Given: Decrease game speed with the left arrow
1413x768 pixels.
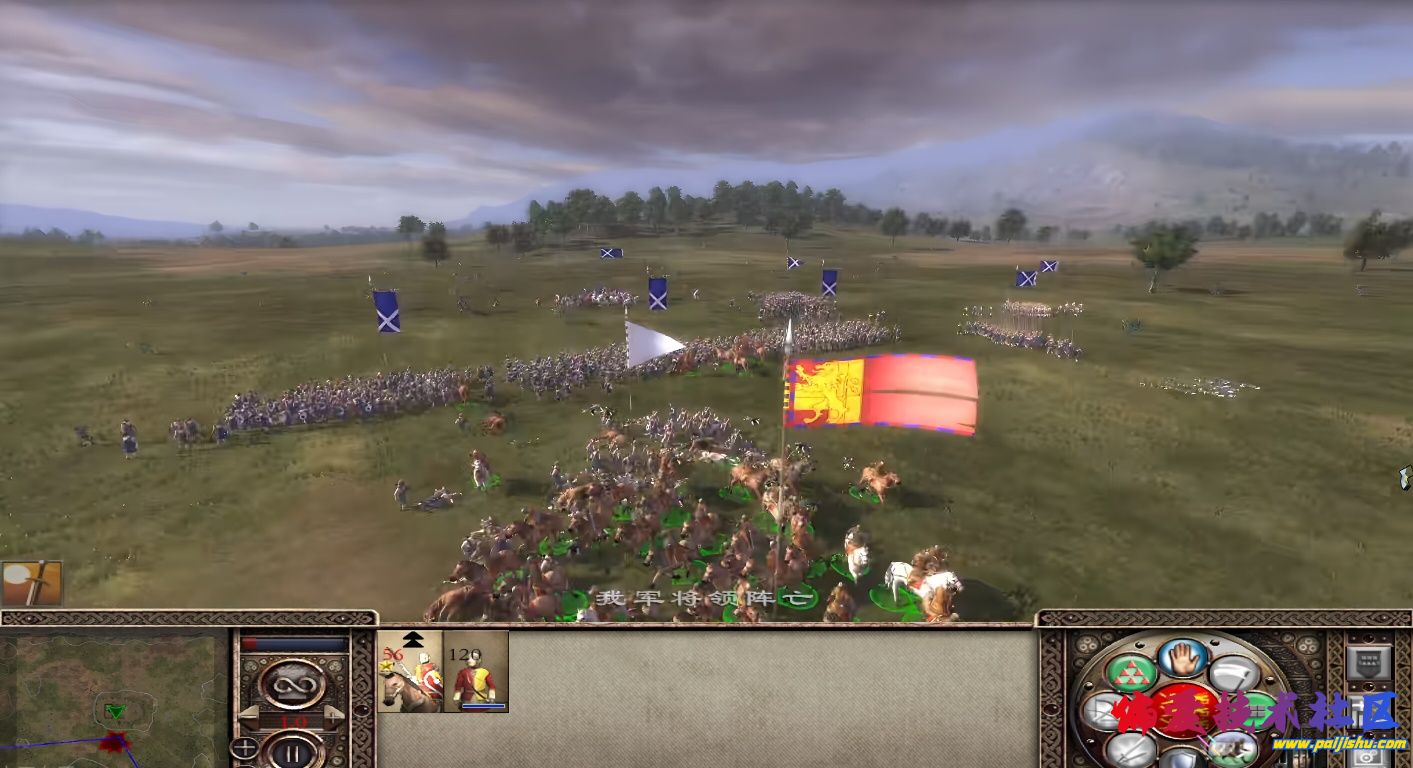Looking at the screenshot, I should (x=247, y=716).
